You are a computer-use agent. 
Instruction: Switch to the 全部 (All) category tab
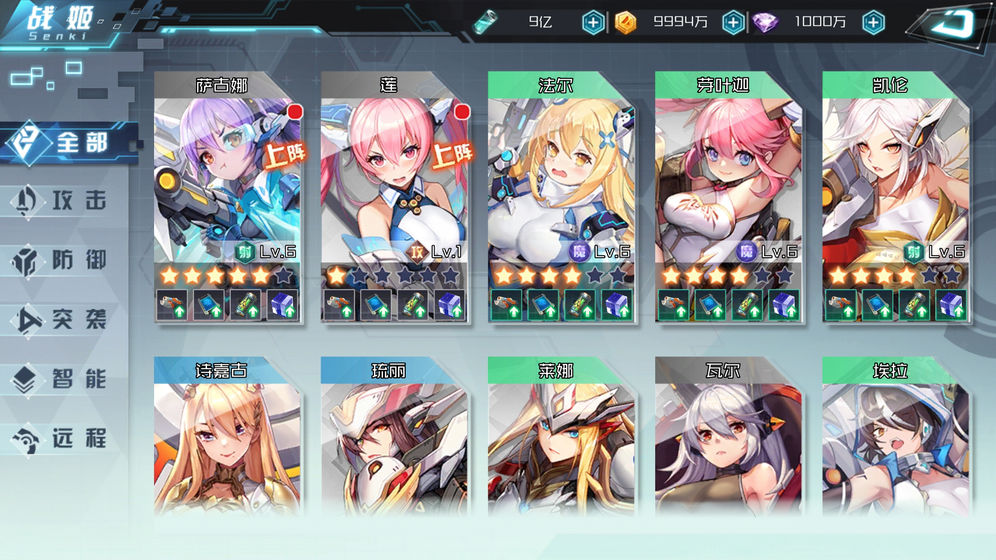68,142
